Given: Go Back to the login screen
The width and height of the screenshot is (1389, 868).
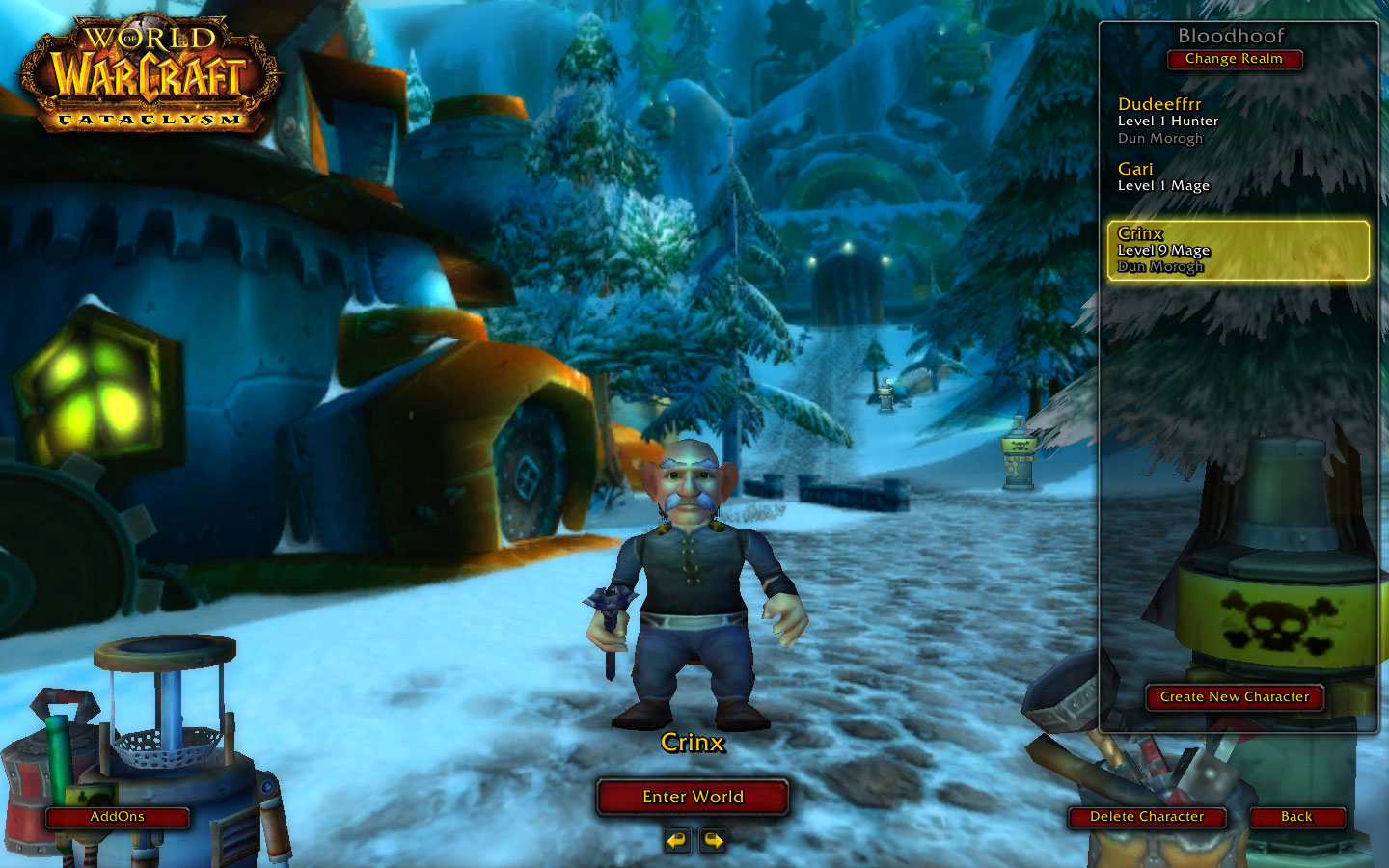Looking at the screenshot, I should click(x=1295, y=817).
